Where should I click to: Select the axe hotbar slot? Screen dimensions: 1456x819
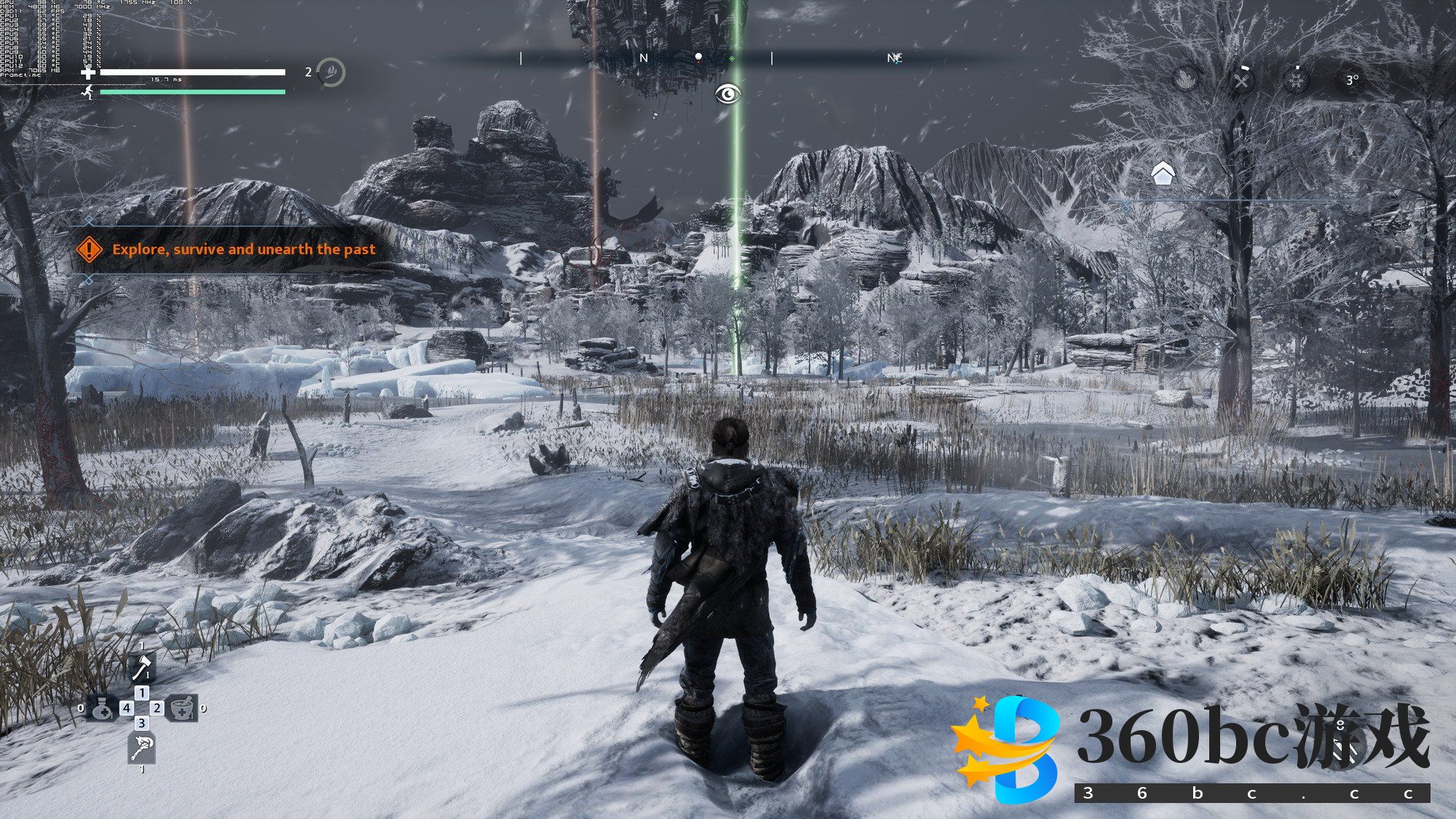[142, 667]
